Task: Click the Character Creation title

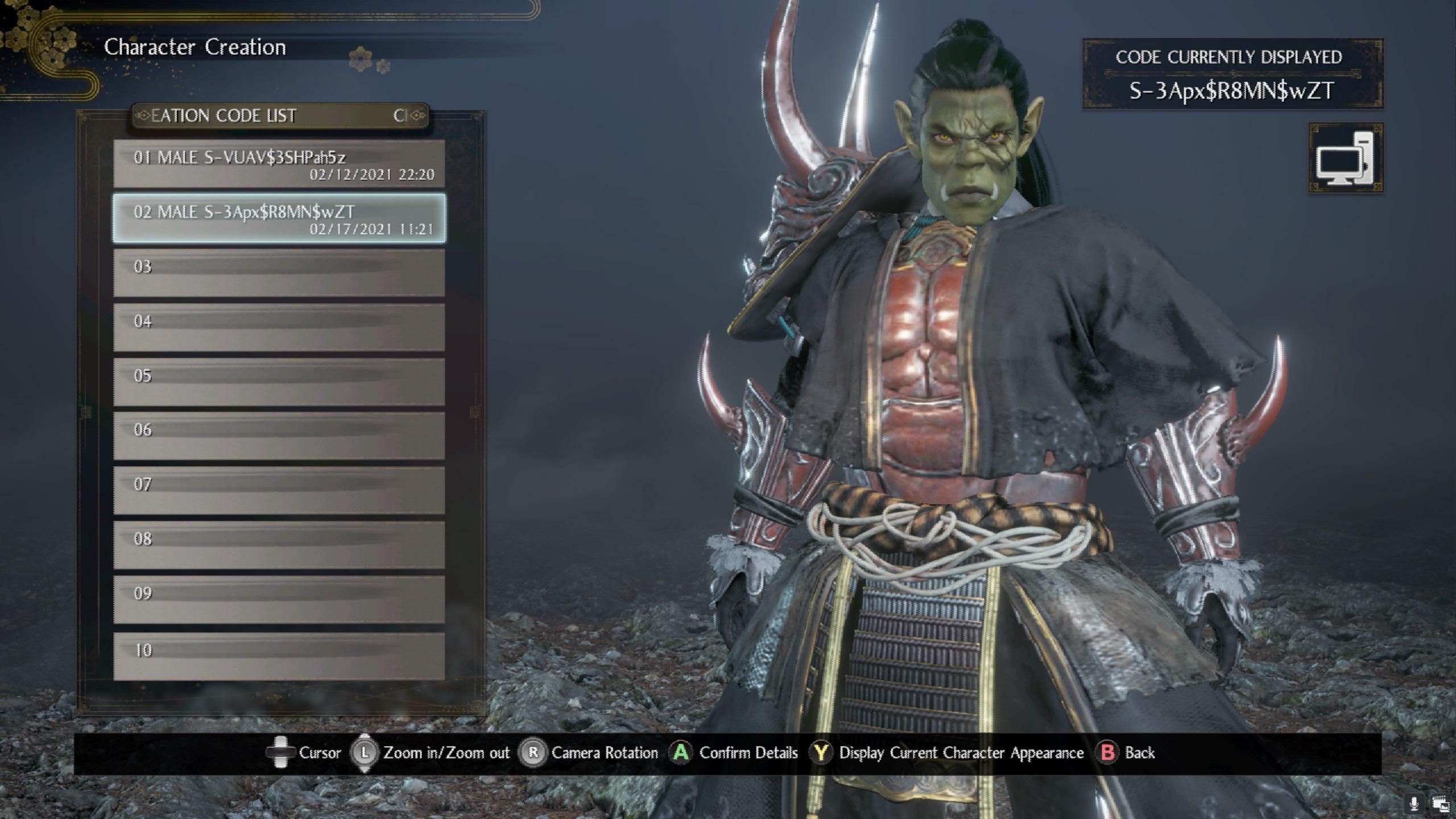Action: coord(195,47)
